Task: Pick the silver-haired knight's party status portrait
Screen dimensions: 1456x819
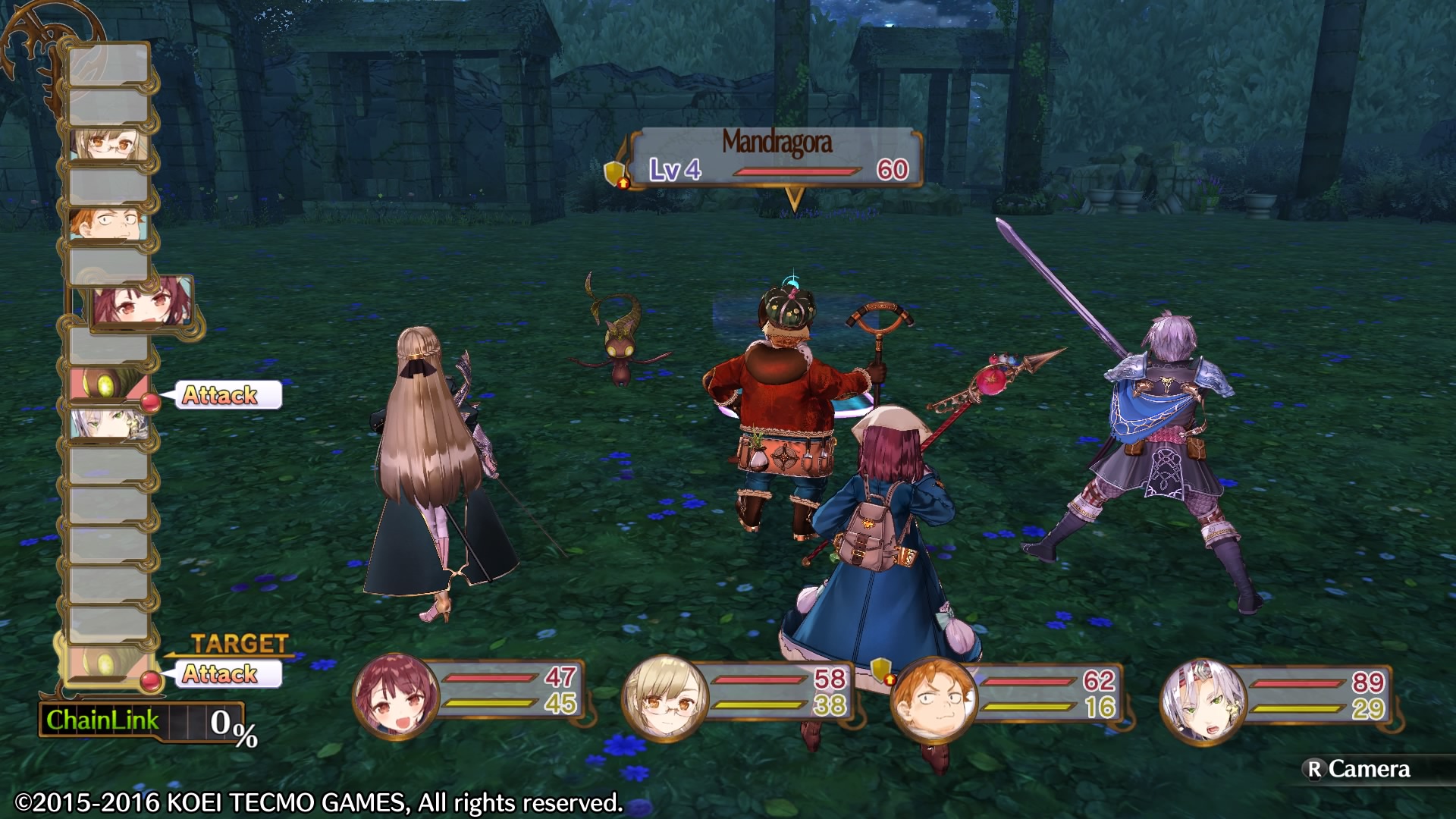Action: [1203, 701]
